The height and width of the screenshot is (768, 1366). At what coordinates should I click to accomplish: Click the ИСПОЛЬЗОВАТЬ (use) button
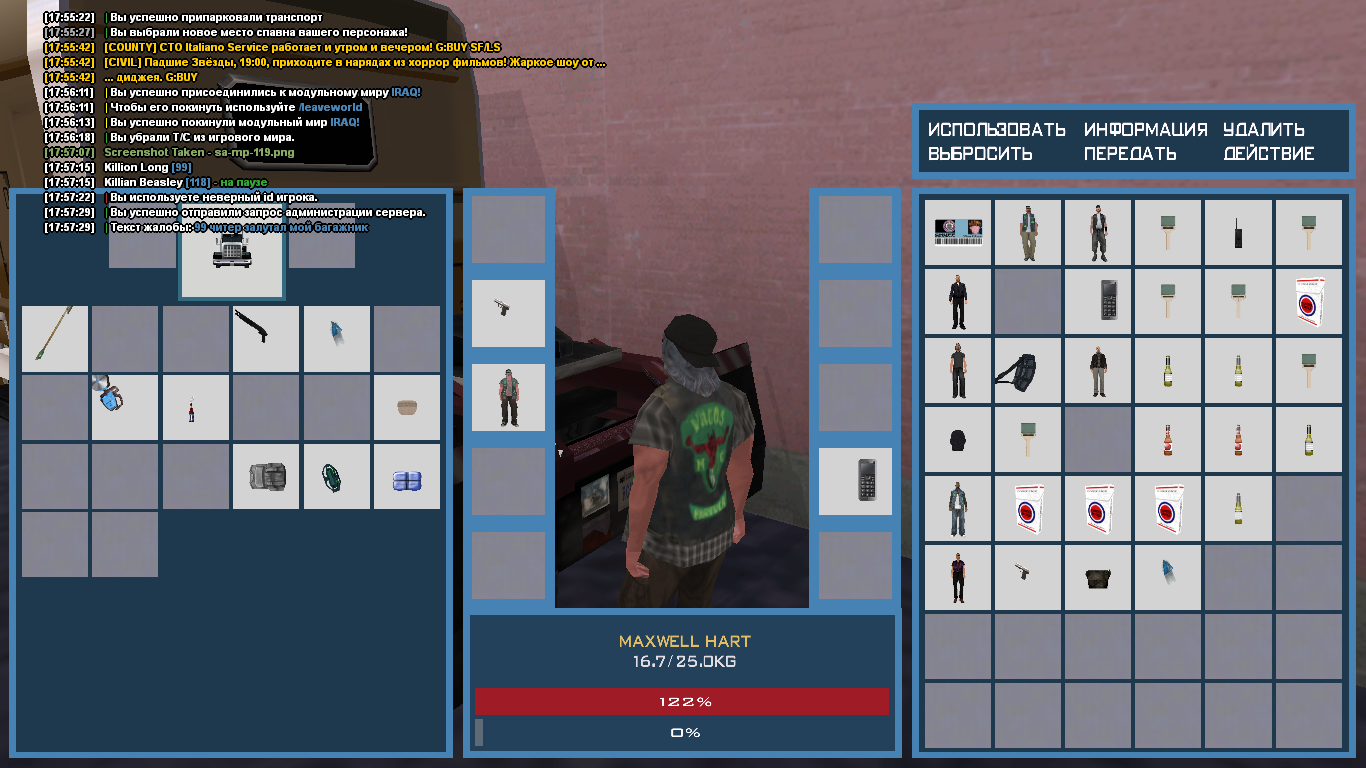point(997,130)
